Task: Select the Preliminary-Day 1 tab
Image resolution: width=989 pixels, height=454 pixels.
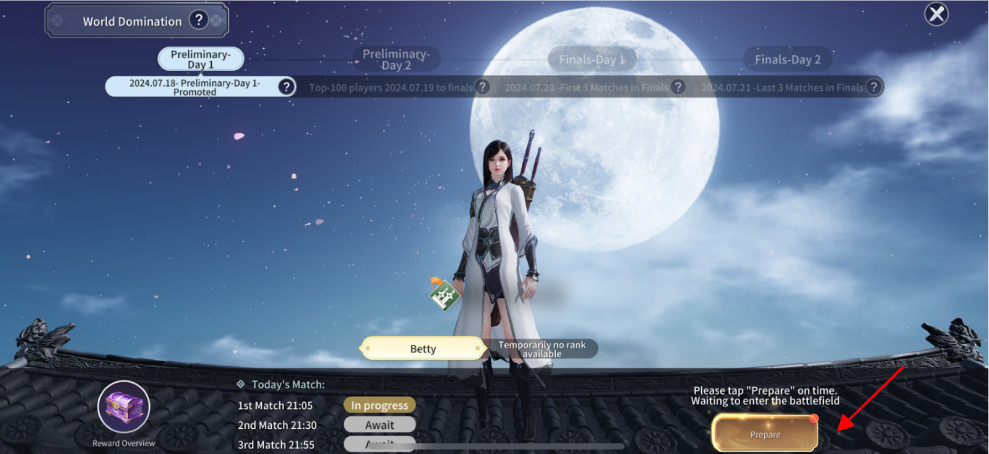Action: click(x=201, y=59)
